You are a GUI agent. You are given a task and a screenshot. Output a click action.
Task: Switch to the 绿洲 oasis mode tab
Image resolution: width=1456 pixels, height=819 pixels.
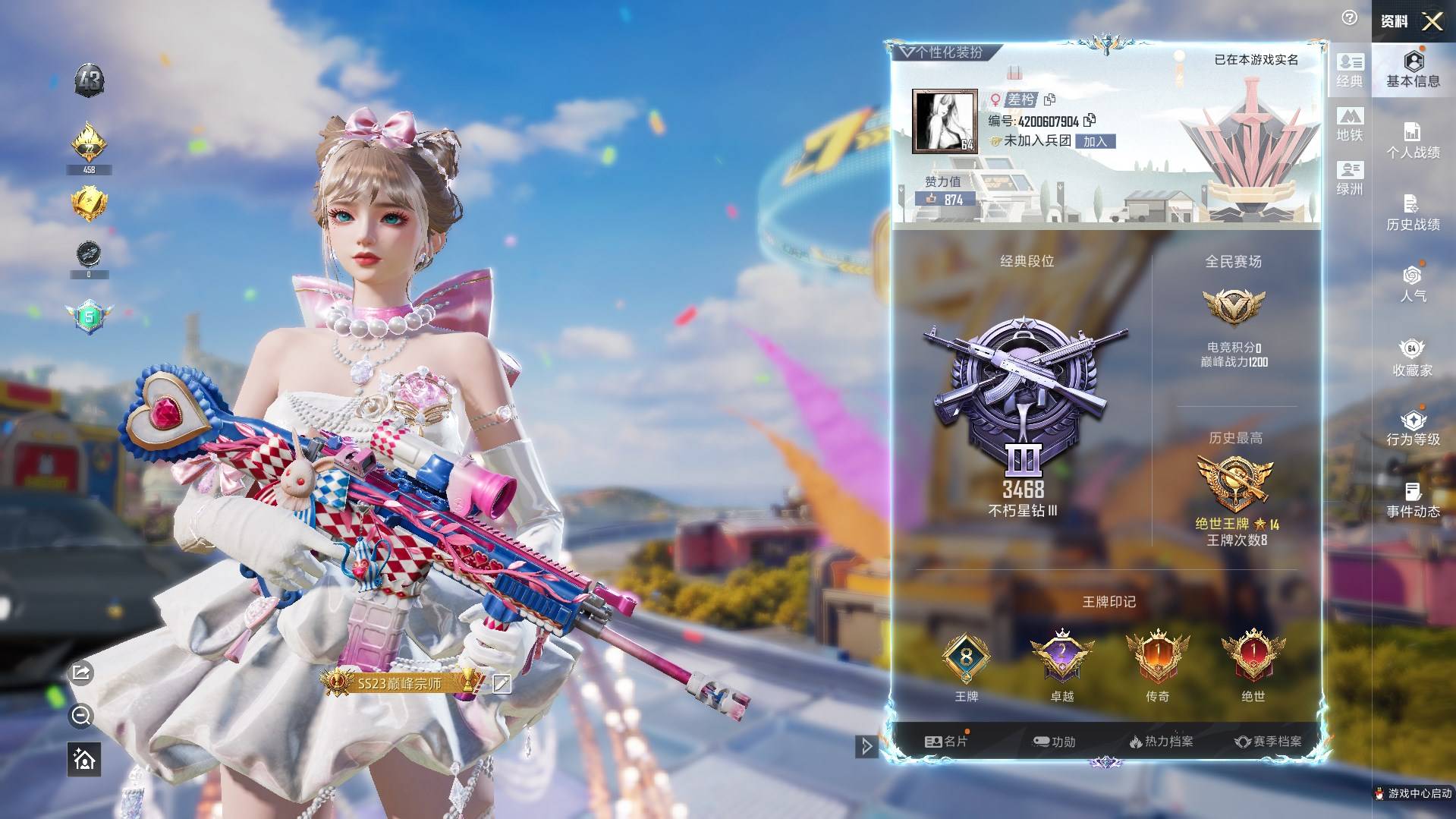pyautogui.click(x=1350, y=178)
